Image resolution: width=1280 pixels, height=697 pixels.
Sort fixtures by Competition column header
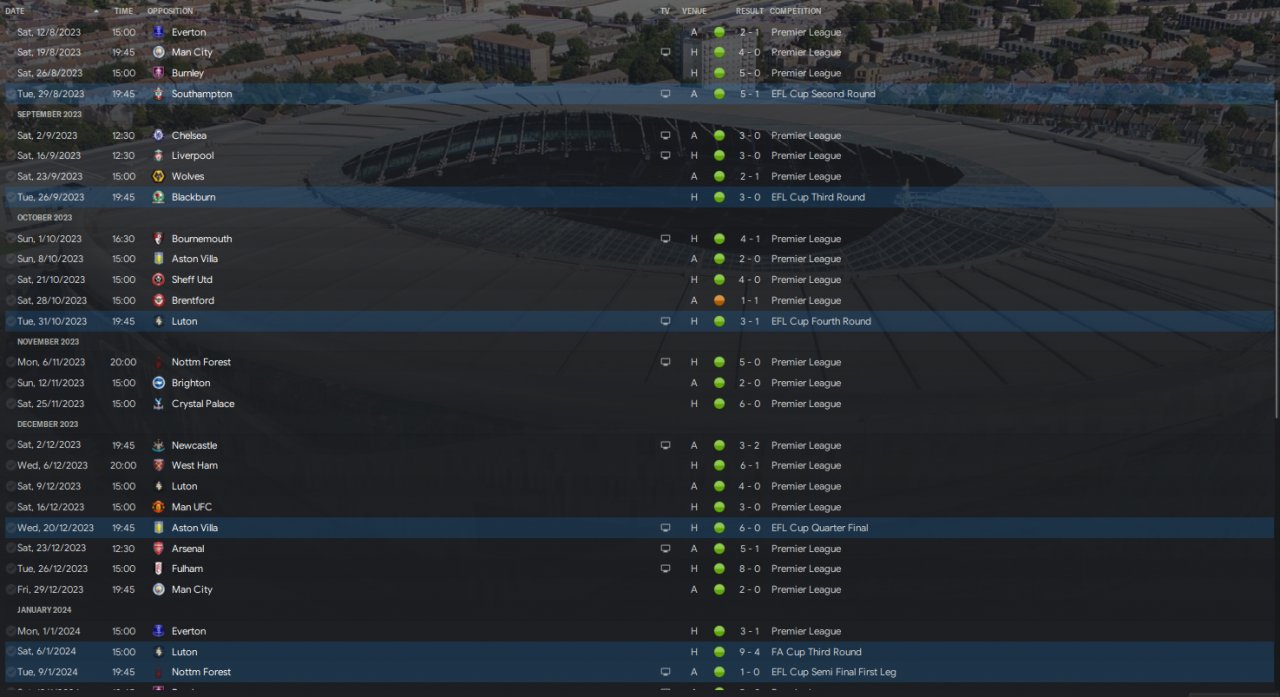point(795,11)
